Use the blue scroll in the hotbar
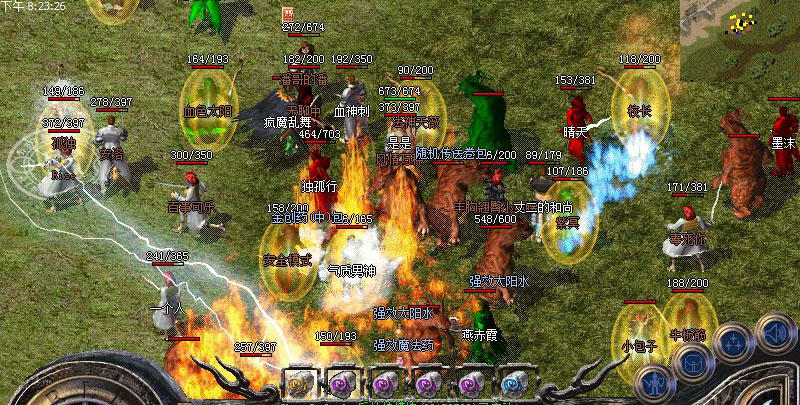 click(514, 382)
